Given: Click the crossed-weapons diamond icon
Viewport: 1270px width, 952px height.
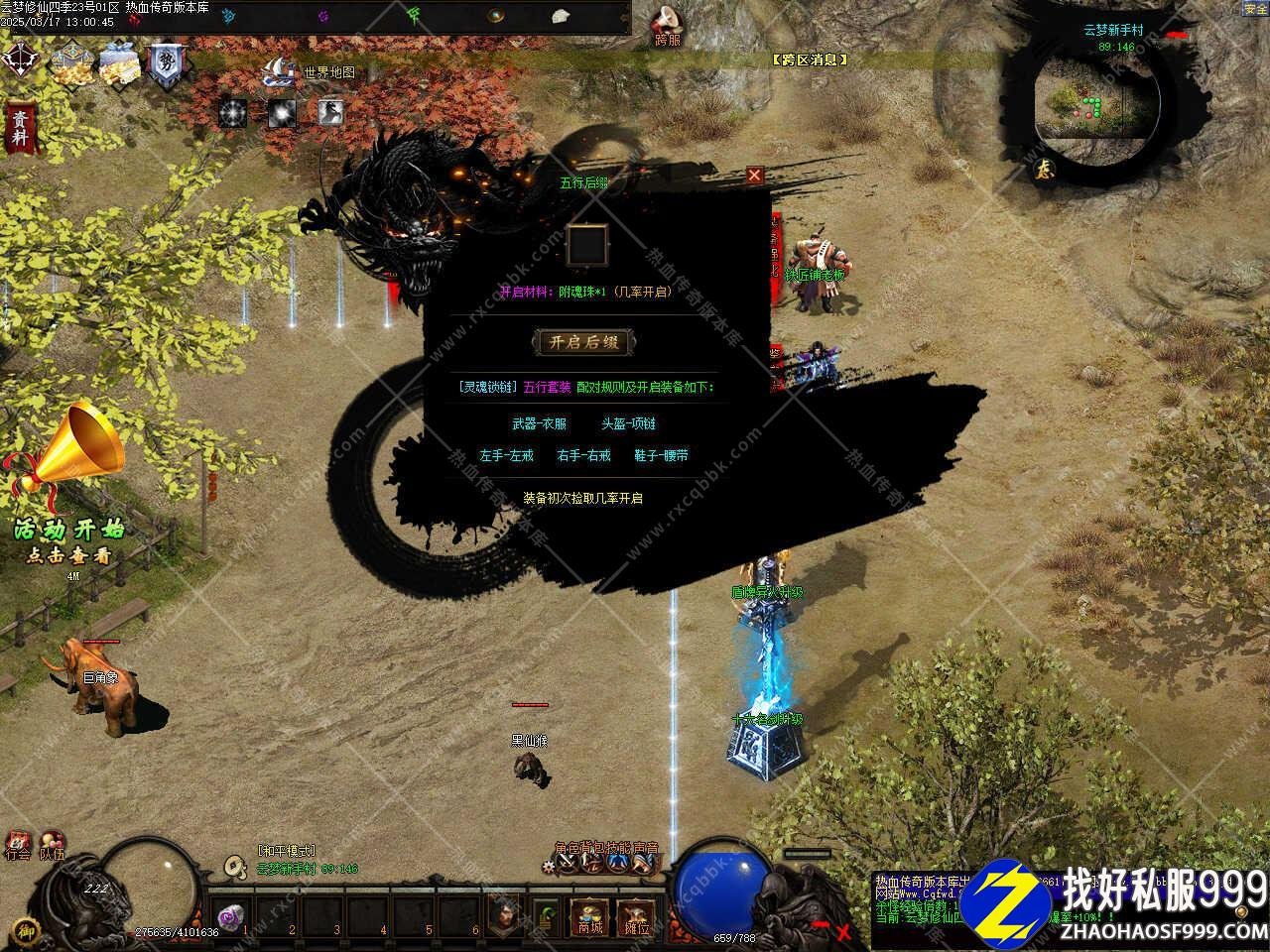Looking at the screenshot, I should 18,59.
